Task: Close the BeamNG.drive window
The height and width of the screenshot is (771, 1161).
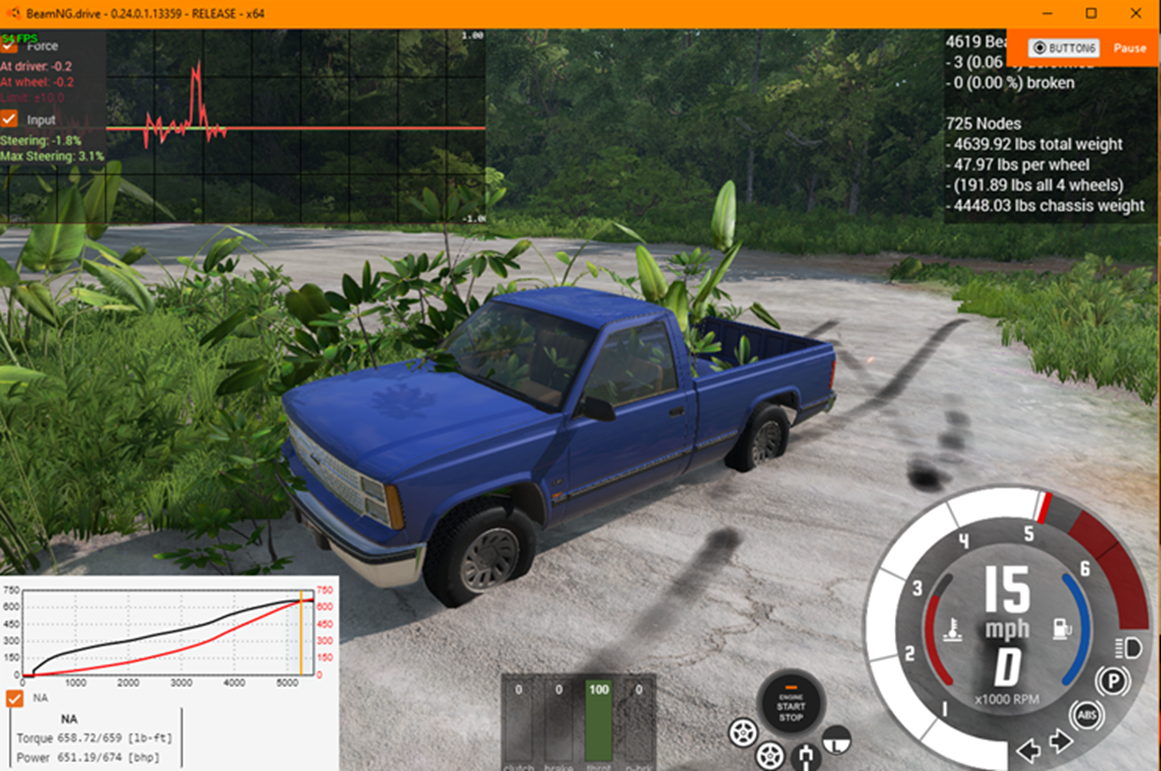Action: (1135, 13)
